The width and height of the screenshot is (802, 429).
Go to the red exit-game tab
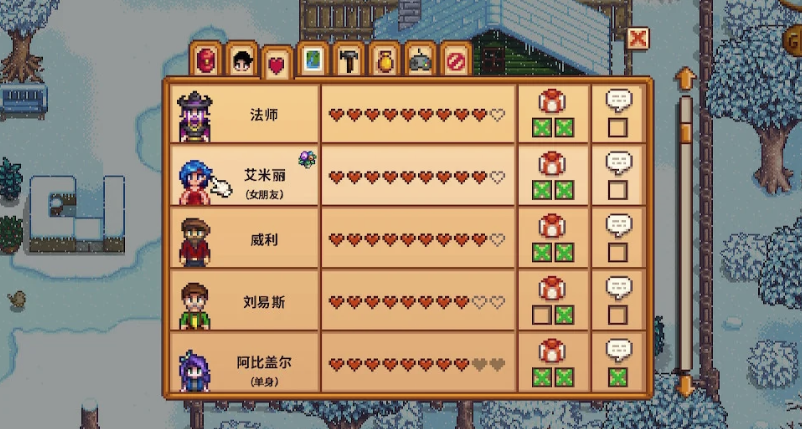(x=455, y=59)
